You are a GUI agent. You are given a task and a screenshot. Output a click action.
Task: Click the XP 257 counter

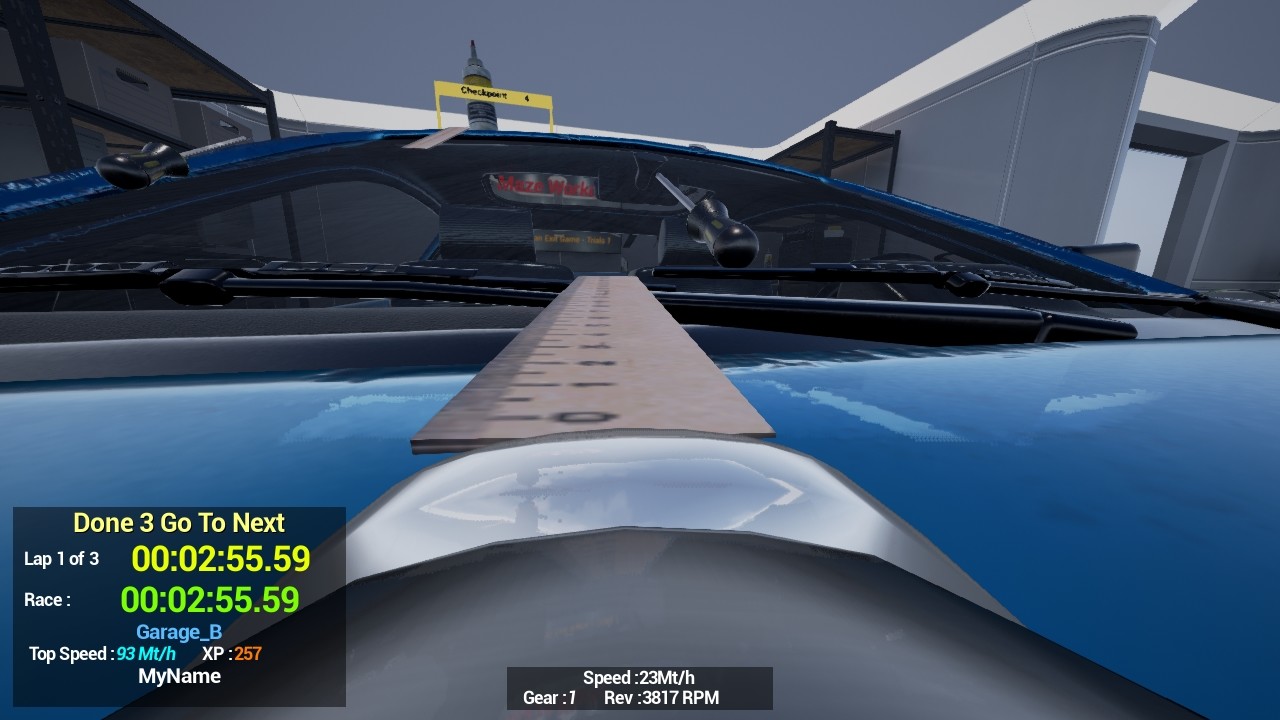click(x=232, y=654)
